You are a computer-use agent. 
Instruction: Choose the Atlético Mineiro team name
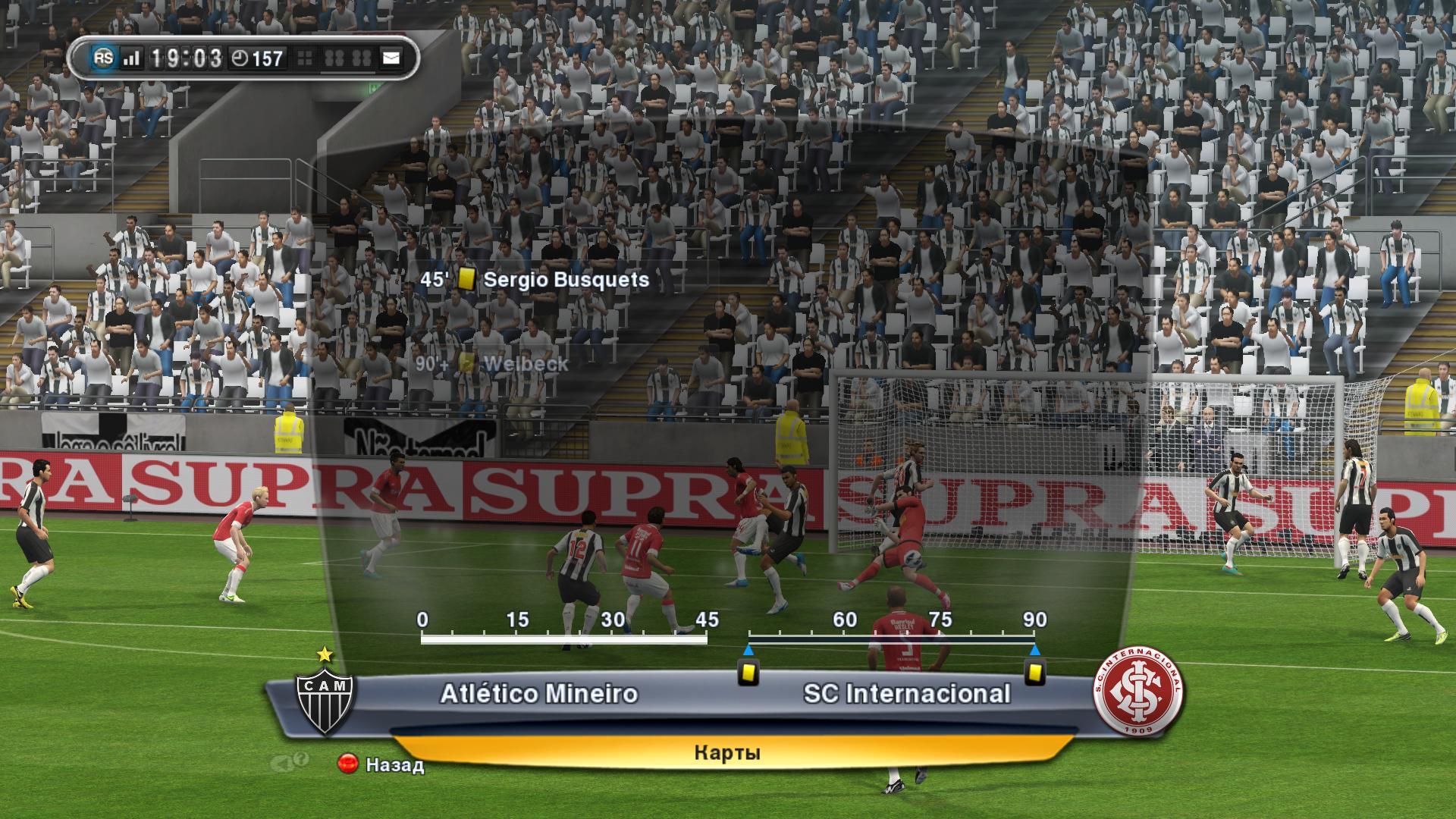[x=538, y=694]
